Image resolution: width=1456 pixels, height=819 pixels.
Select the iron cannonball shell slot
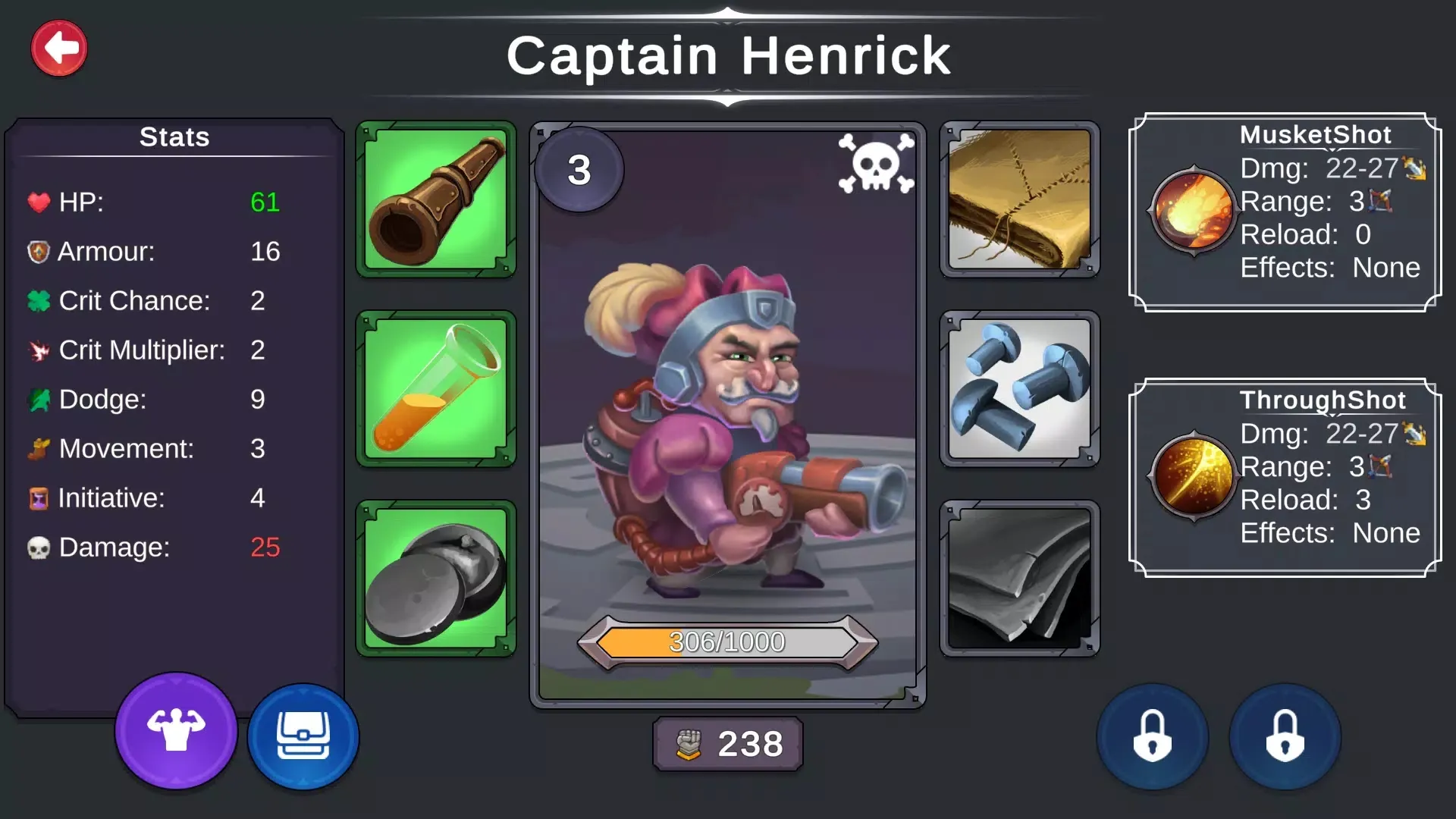436,579
